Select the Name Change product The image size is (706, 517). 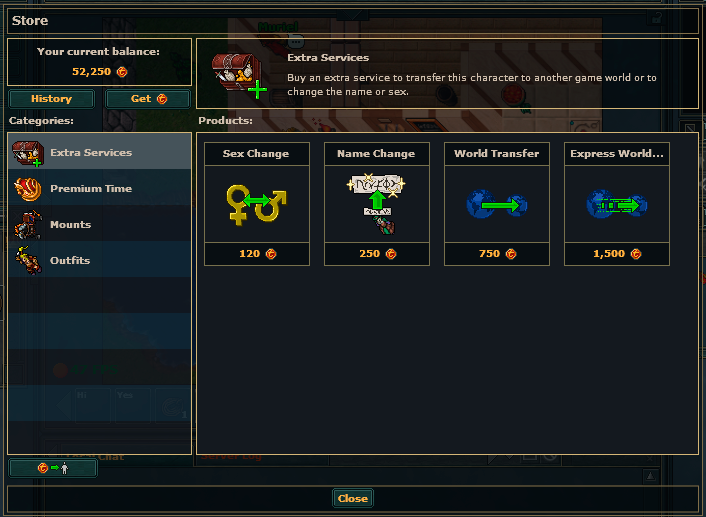(x=376, y=204)
